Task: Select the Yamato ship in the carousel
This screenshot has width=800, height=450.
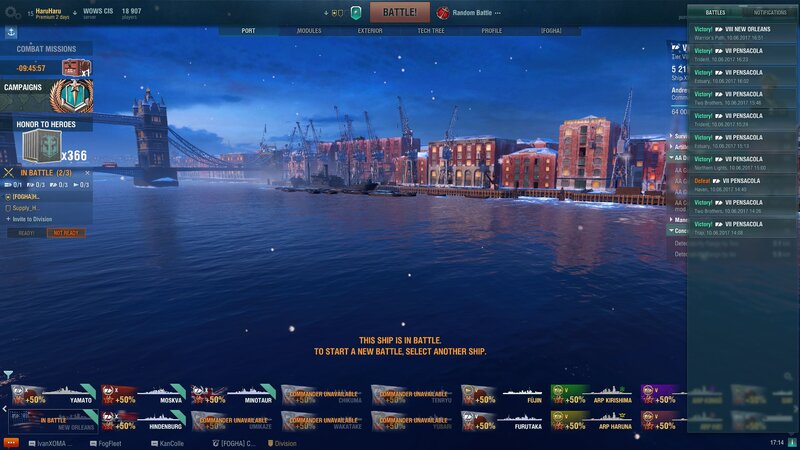Action: point(53,395)
